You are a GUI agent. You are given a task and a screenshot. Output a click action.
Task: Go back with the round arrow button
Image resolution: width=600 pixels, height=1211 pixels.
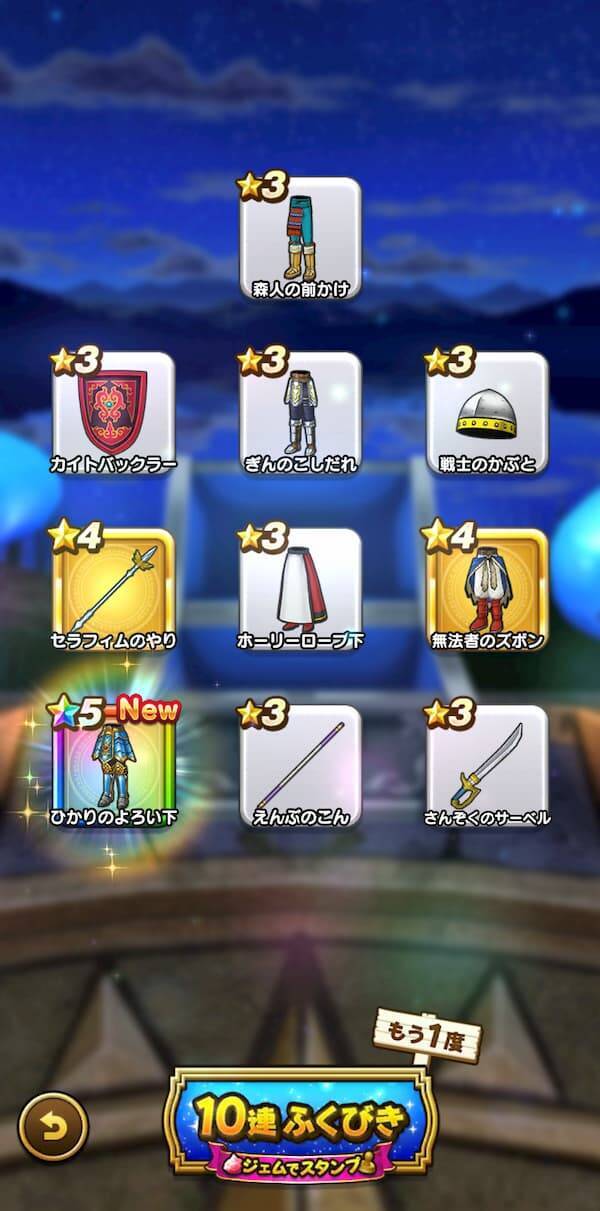click(x=53, y=1127)
